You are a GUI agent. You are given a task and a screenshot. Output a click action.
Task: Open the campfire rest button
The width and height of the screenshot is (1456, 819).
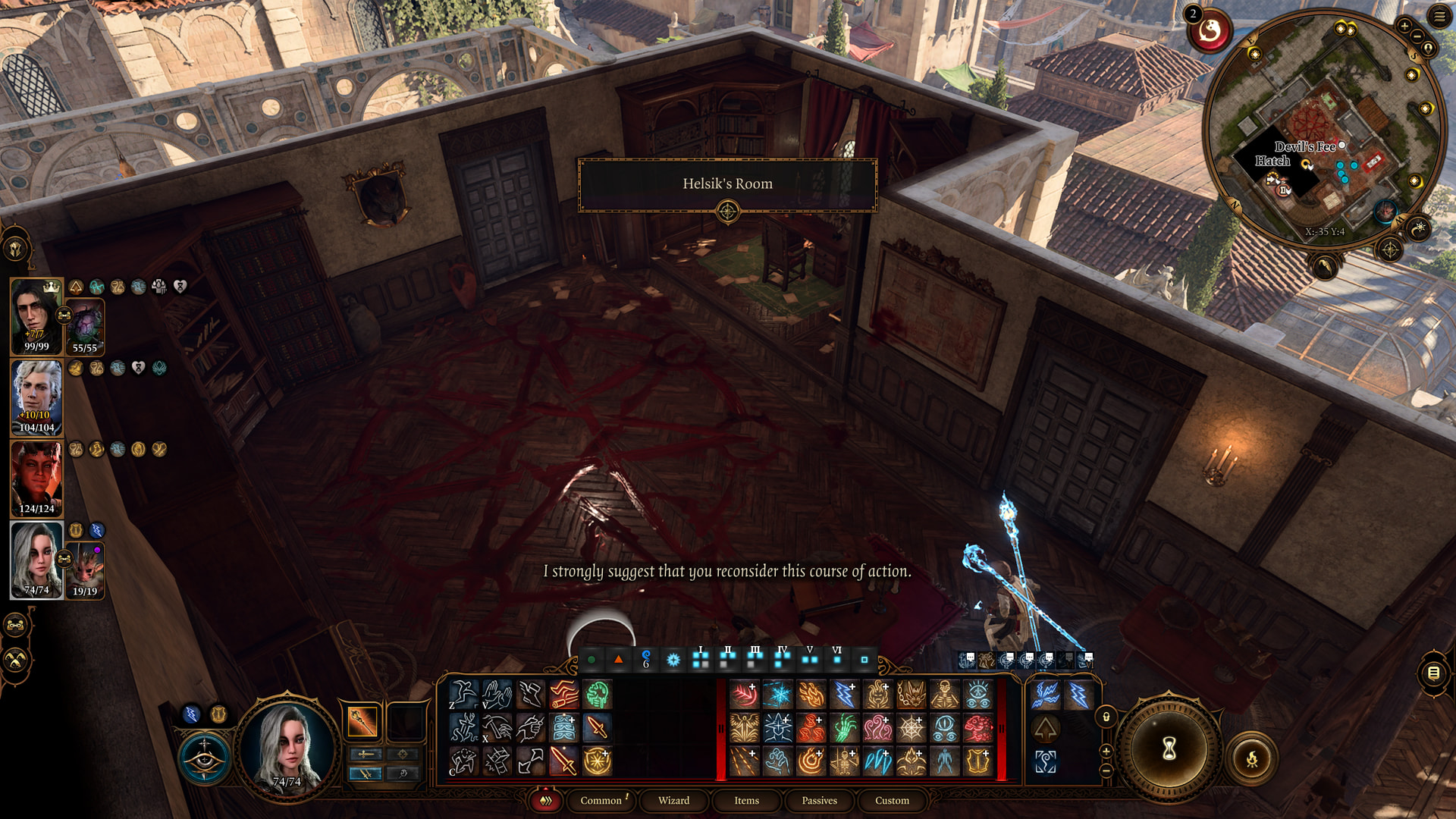point(1251,758)
